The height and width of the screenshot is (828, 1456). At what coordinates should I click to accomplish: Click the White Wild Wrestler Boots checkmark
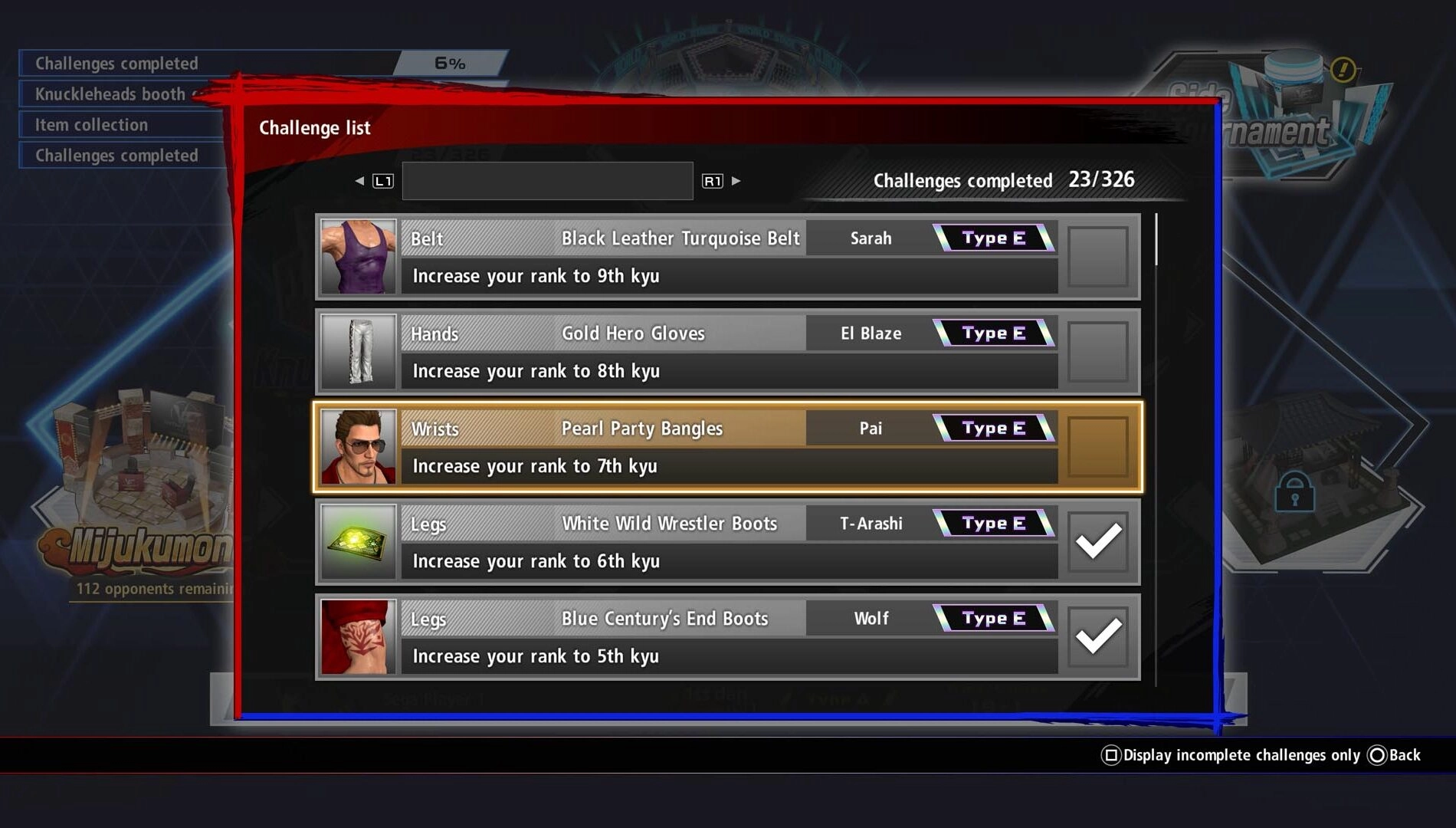(1099, 542)
